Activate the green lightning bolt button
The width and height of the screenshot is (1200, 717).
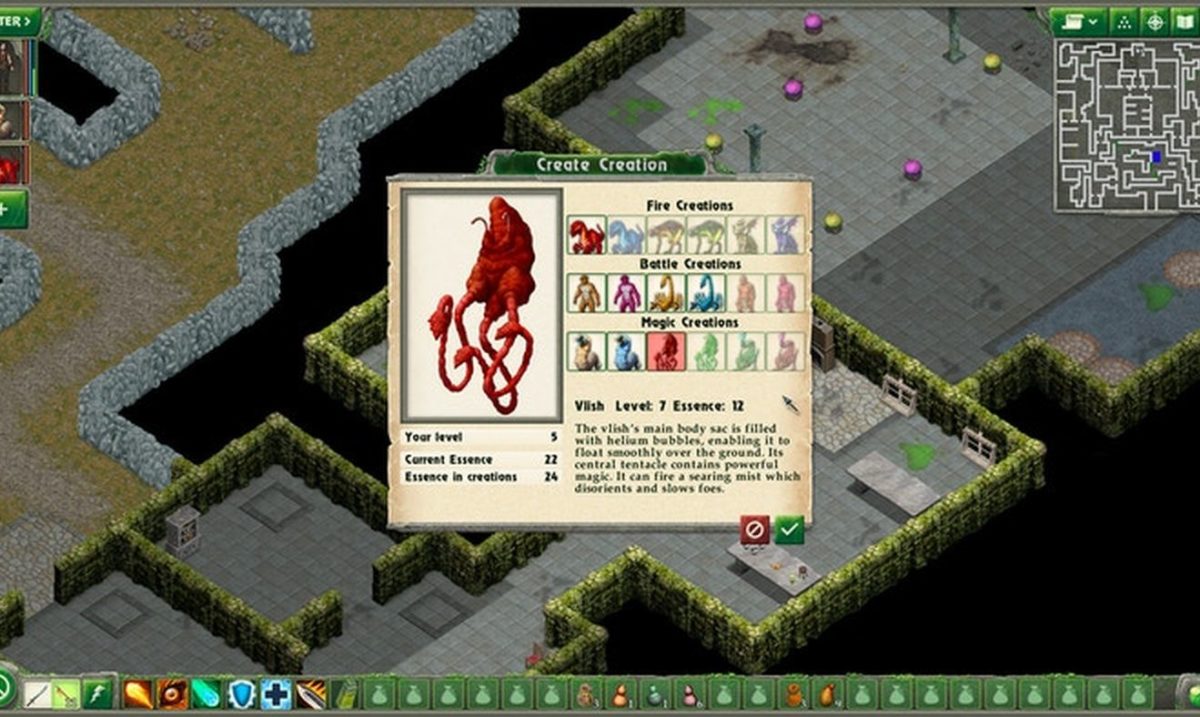point(96,693)
